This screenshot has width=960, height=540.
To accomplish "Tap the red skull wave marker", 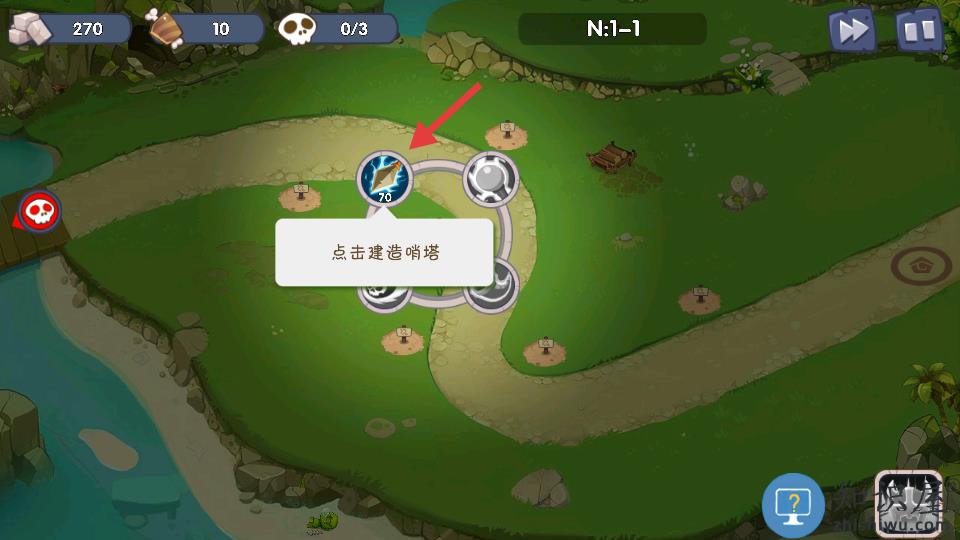I will tap(41, 211).
